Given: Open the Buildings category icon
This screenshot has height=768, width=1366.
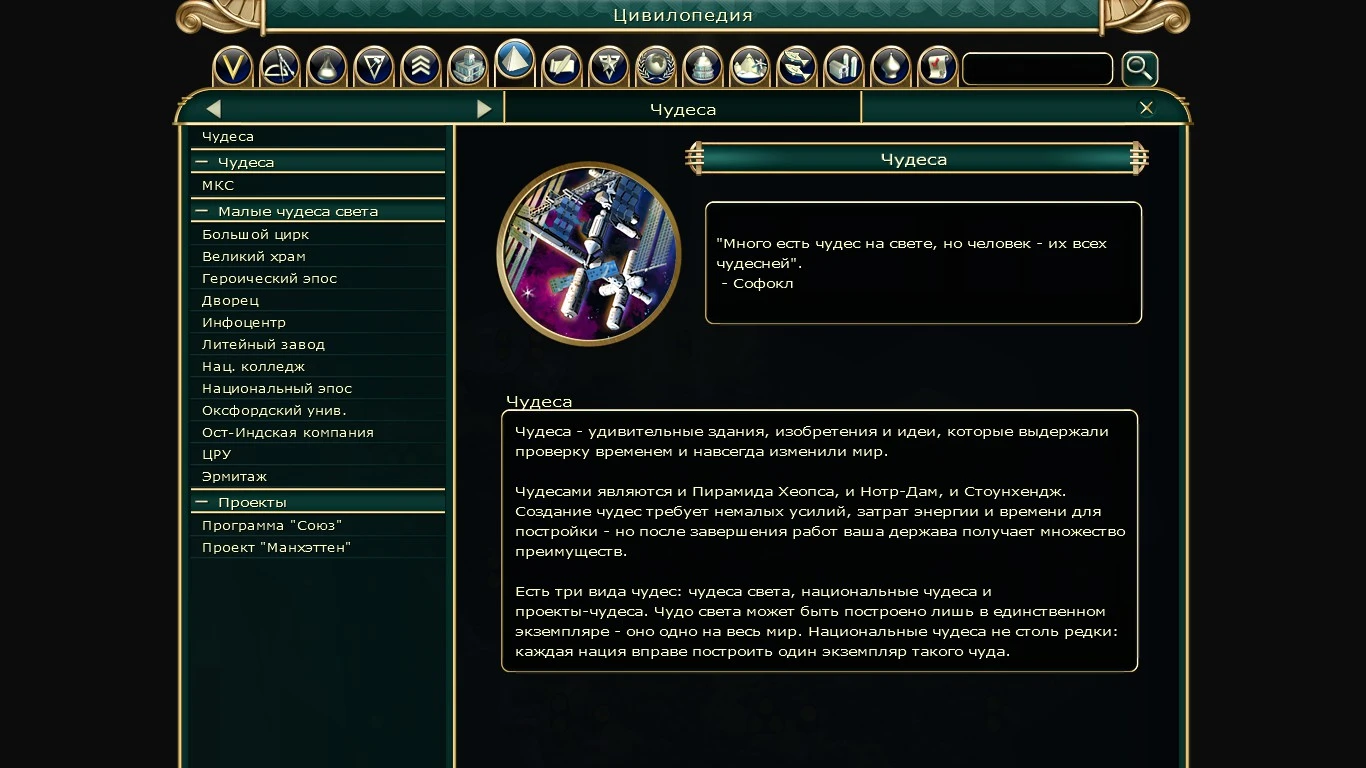Looking at the screenshot, I should pyautogui.click(x=468, y=66).
